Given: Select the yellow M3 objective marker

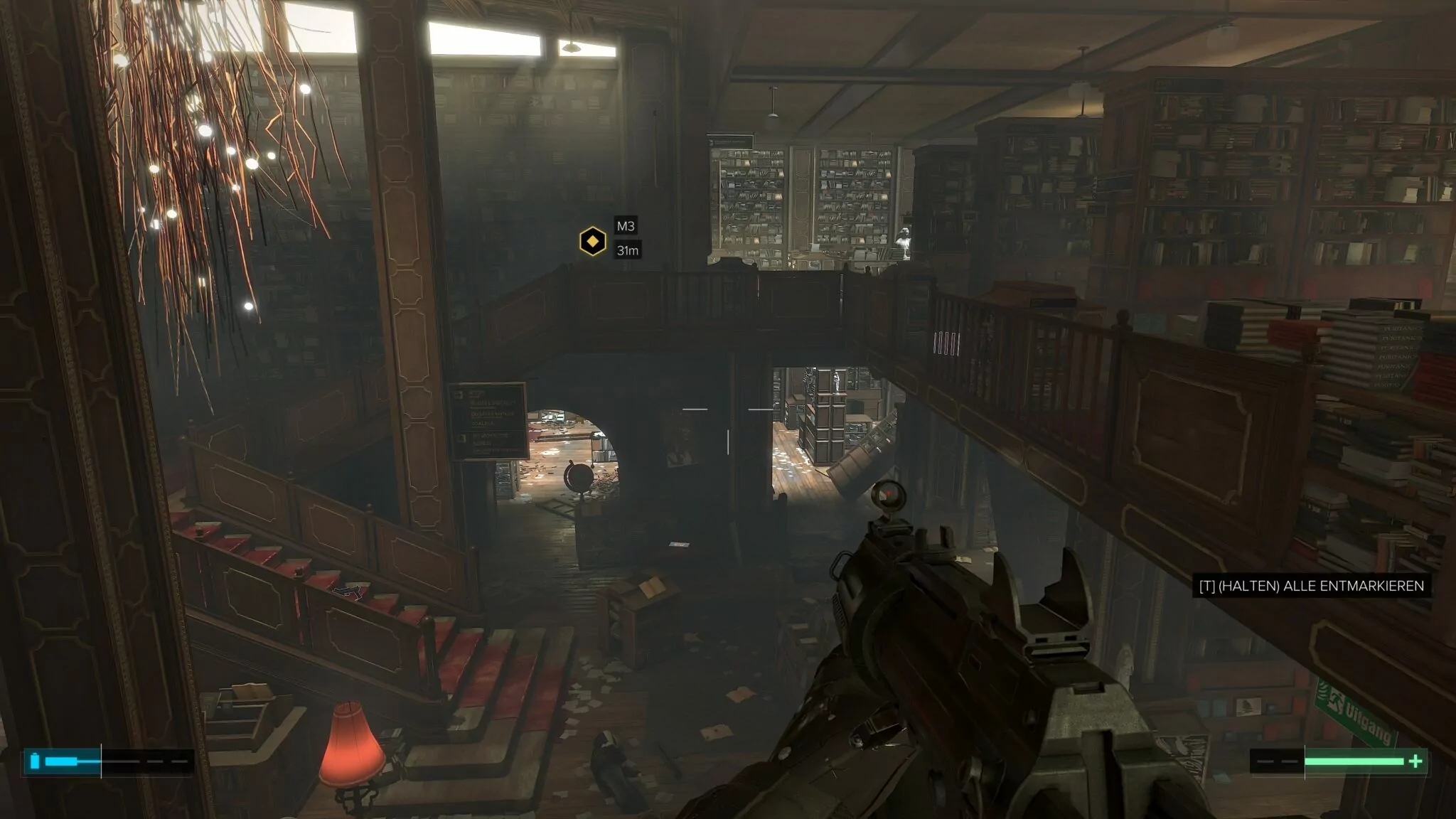Looking at the screenshot, I should point(591,242).
